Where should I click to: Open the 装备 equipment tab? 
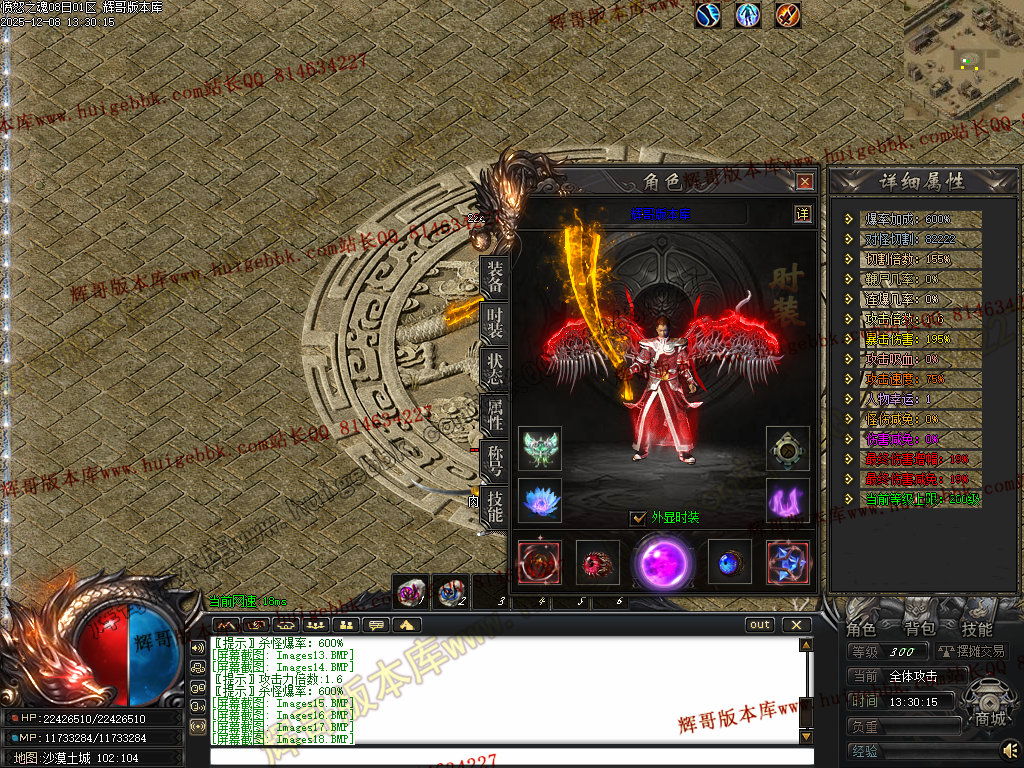(x=494, y=277)
